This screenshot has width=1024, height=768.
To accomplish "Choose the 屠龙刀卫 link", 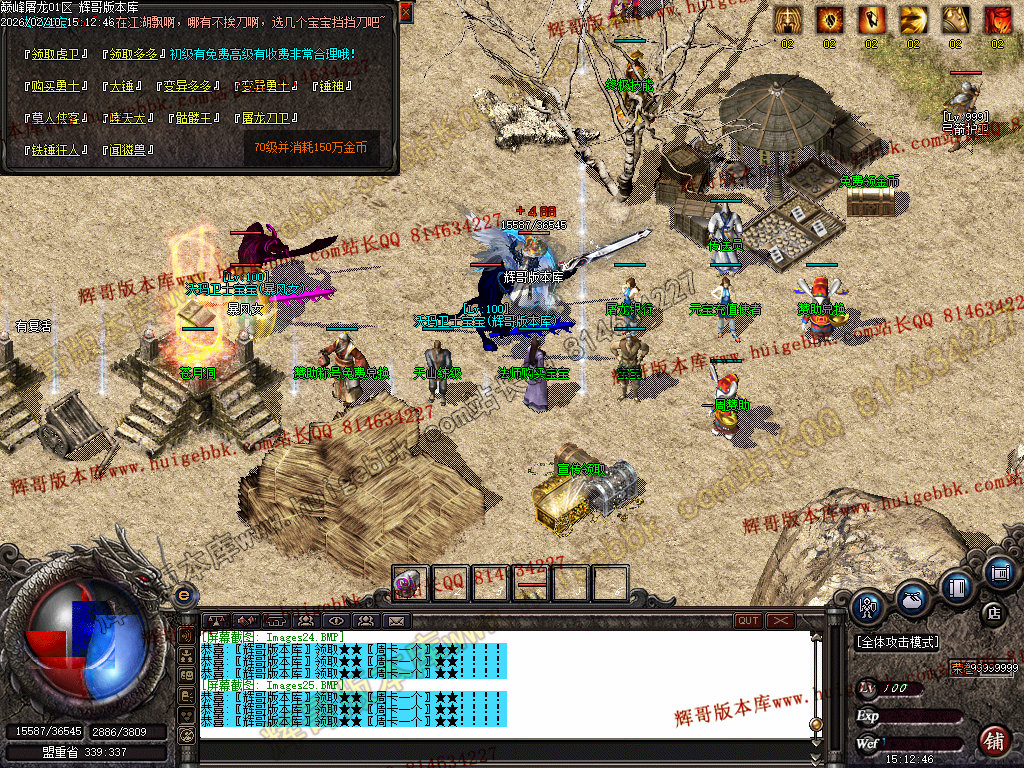I will (265, 118).
